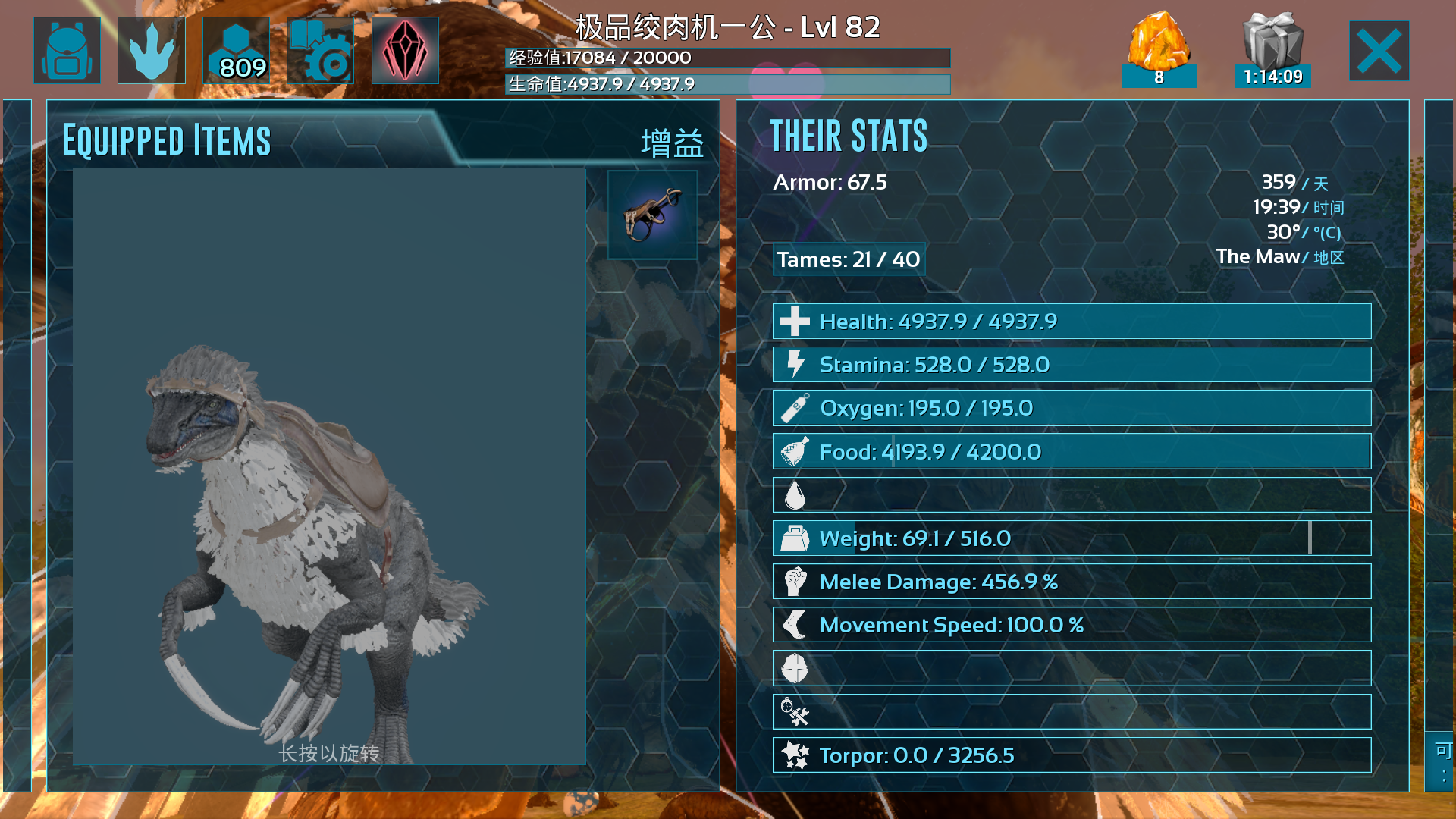Choose the Melee Damage stat row
Screen dimensions: 1456x819
click(1072, 582)
